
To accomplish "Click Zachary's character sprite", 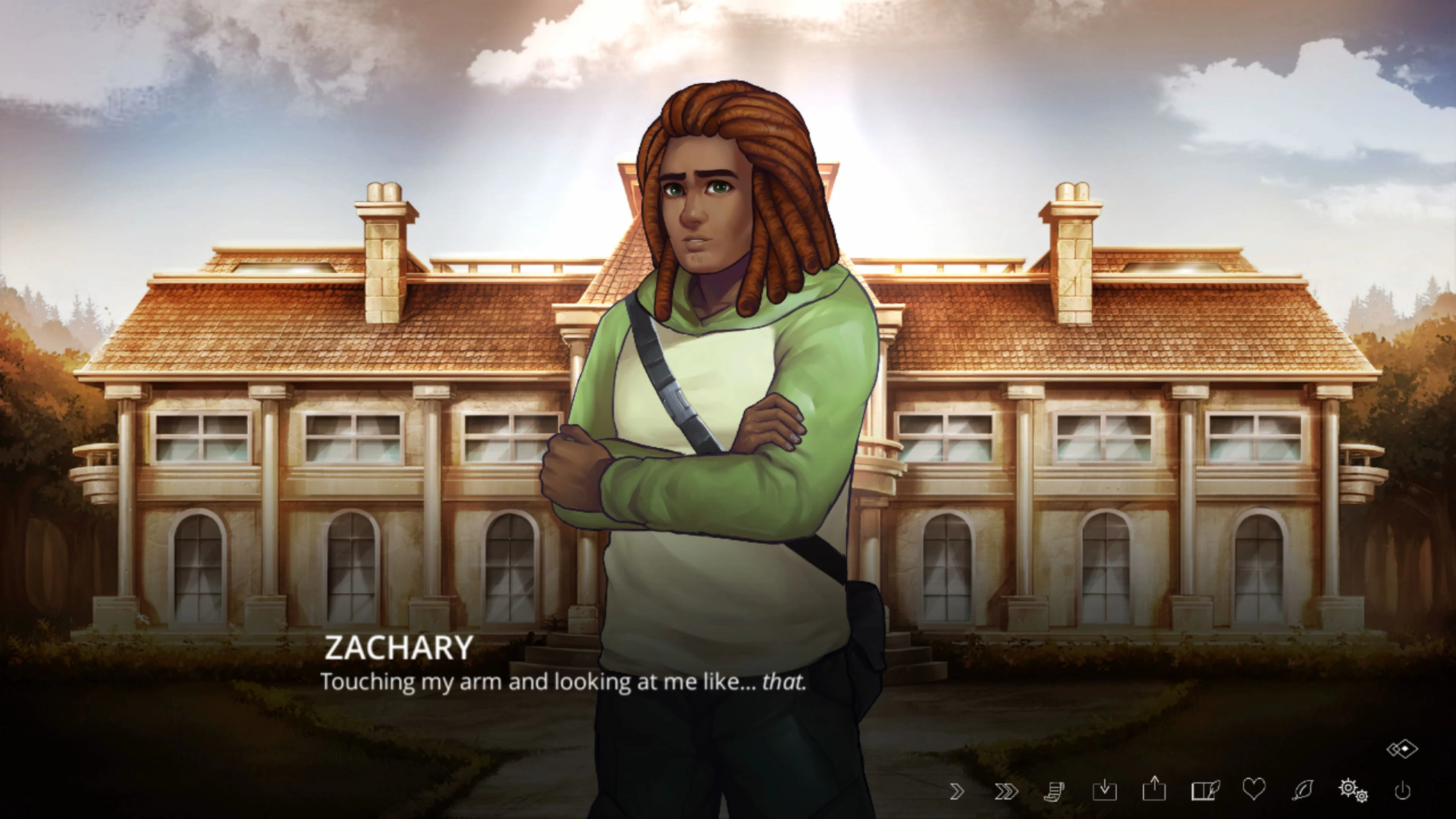I will (x=718, y=395).
